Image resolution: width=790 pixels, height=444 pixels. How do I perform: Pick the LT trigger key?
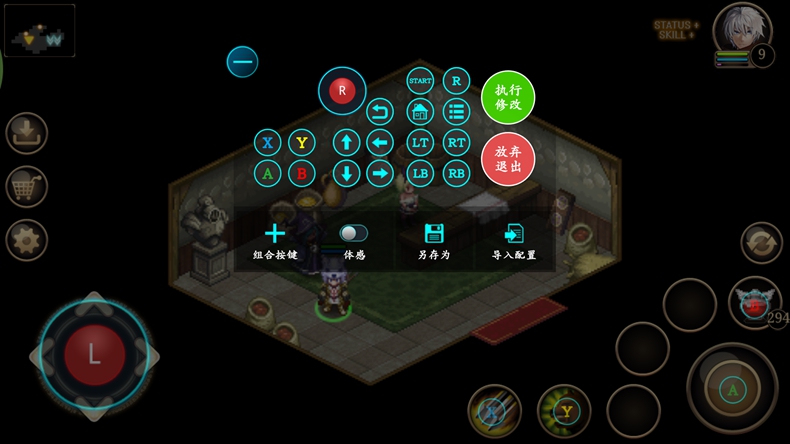click(420, 143)
